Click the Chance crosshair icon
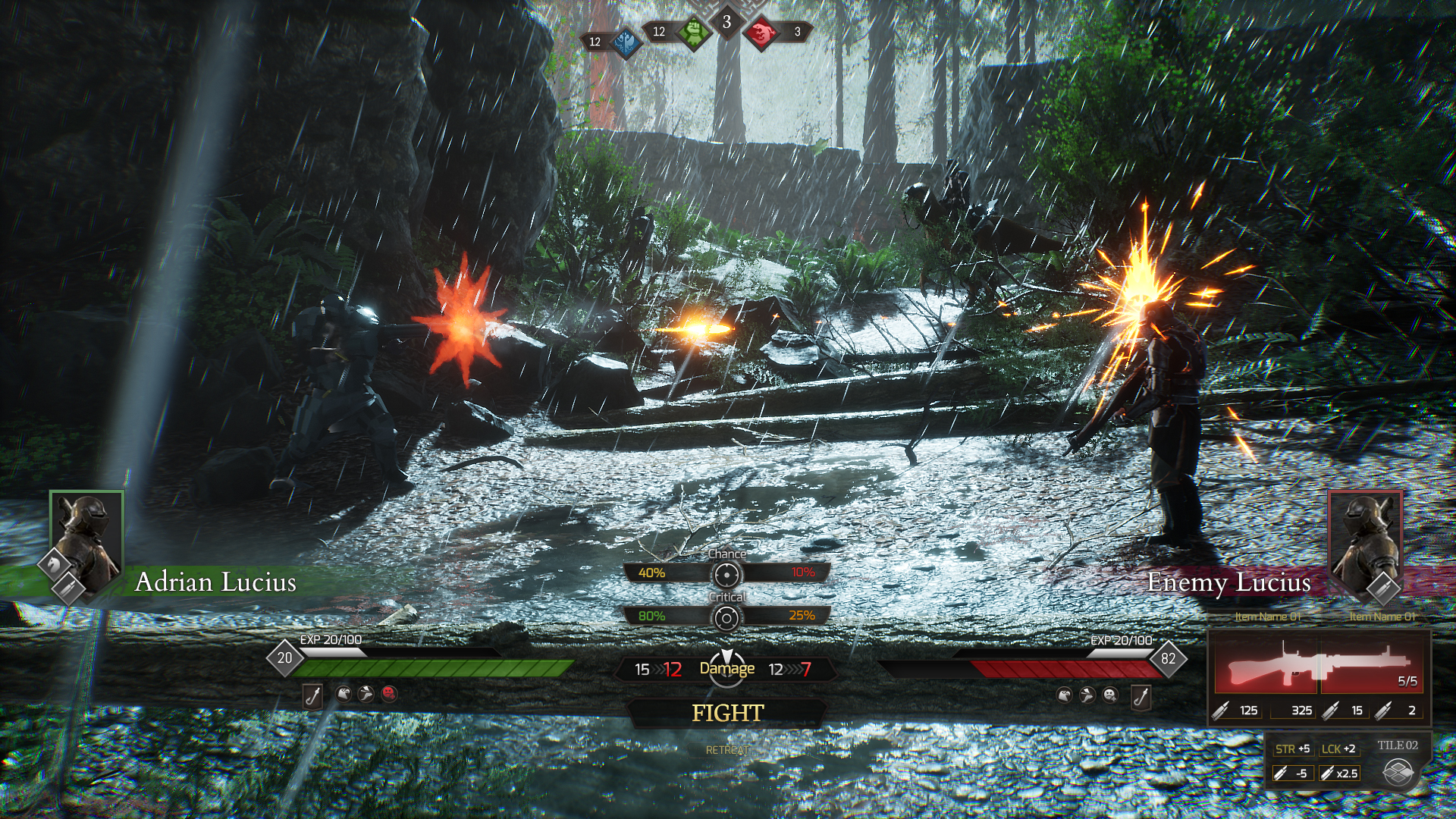The width and height of the screenshot is (1456, 819). tap(726, 575)
